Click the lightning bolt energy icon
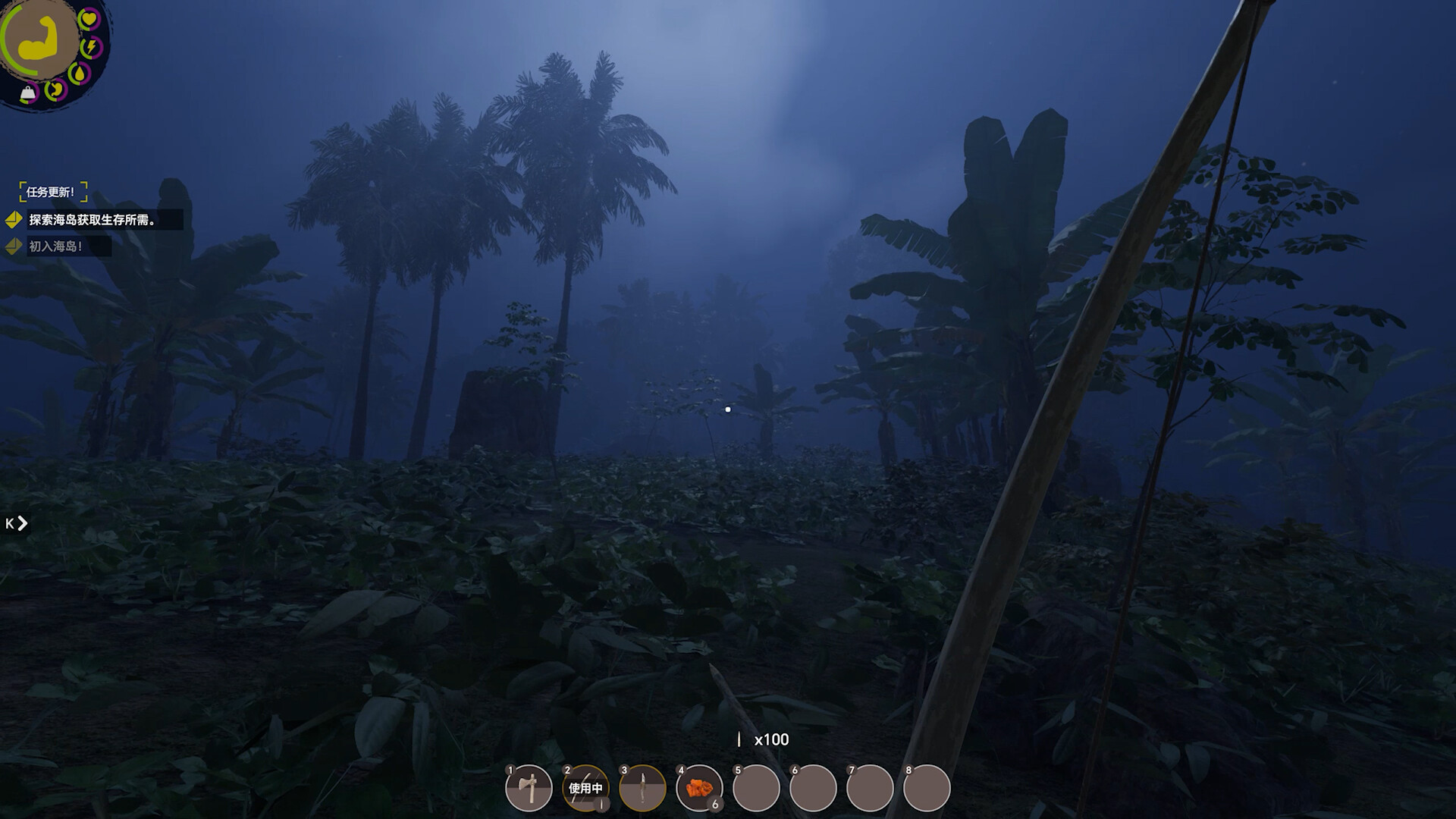Screen dimensions: 1456x819 pyautogui.click(x=91, y=47)
